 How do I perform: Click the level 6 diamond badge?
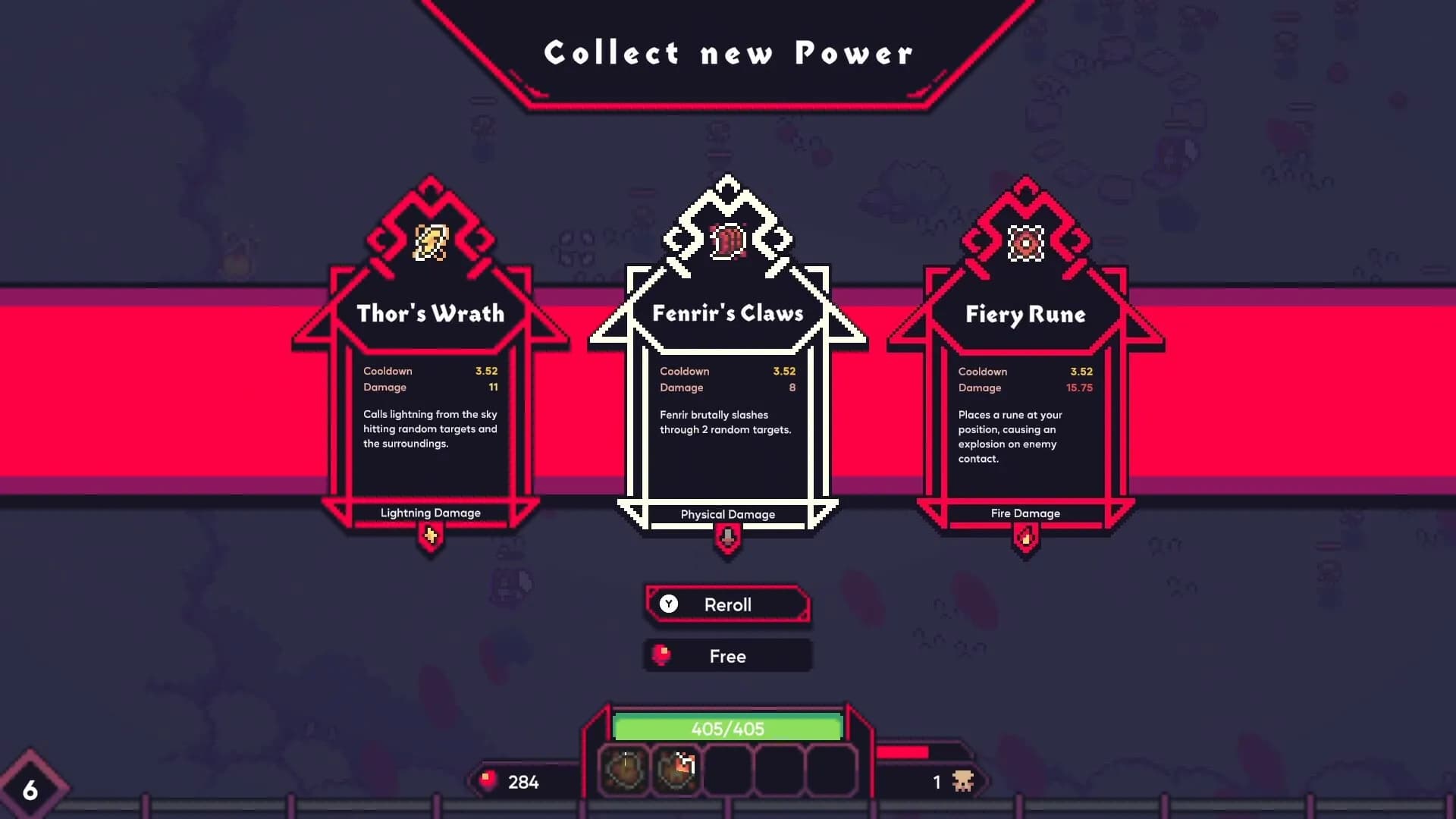click(32, 789)
